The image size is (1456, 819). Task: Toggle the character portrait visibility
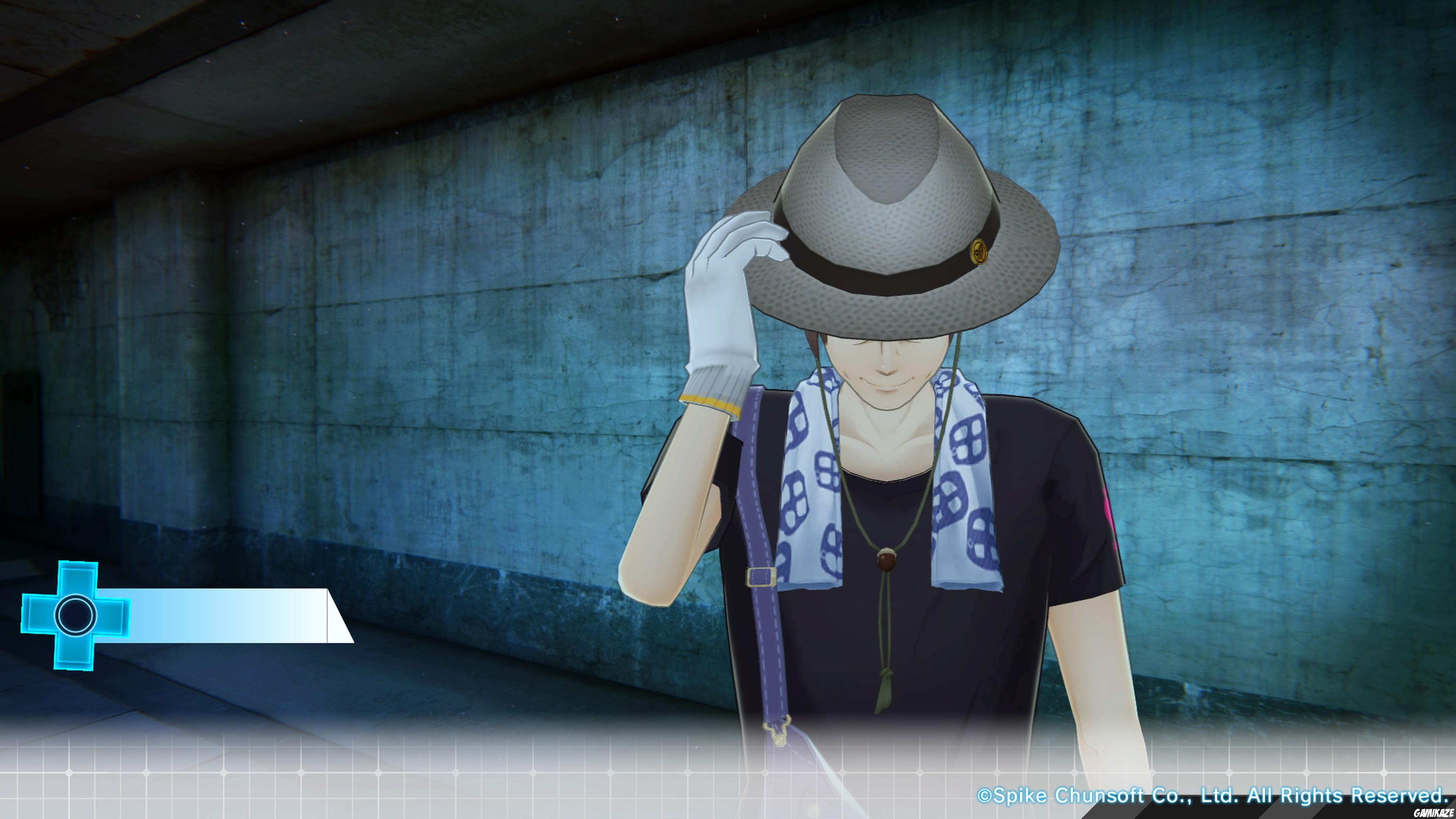pyautogui.click(x=904, y=452)
